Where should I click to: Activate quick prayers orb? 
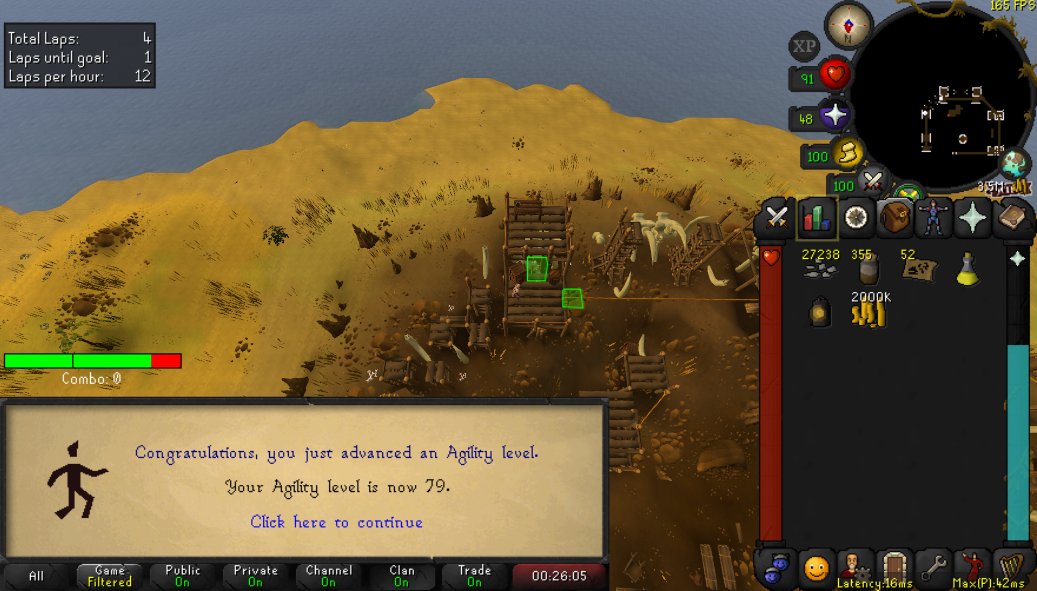pyautogui.click(x=834, y=116)
